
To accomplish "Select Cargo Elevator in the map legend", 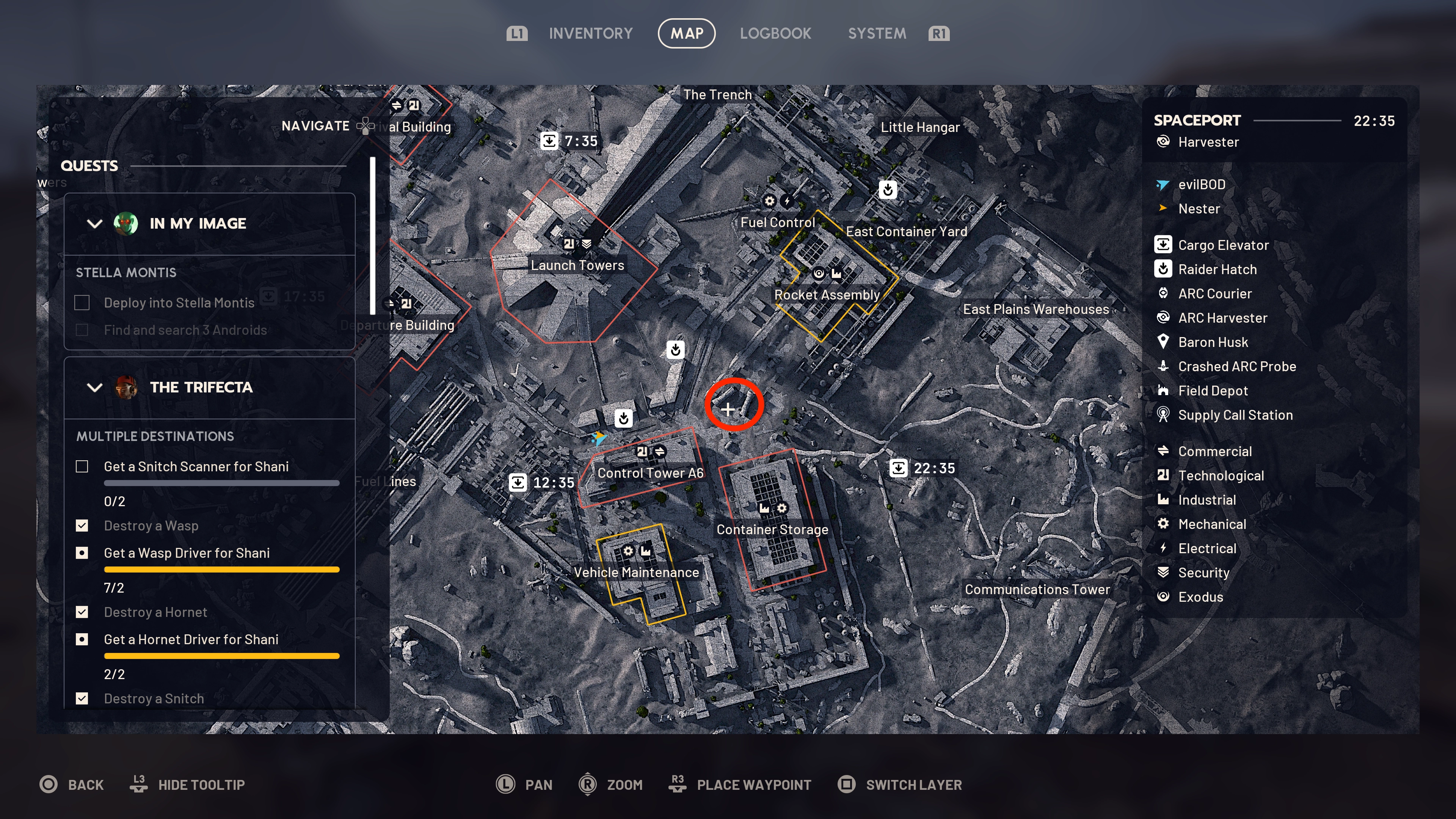I will tap(1222, 245).
